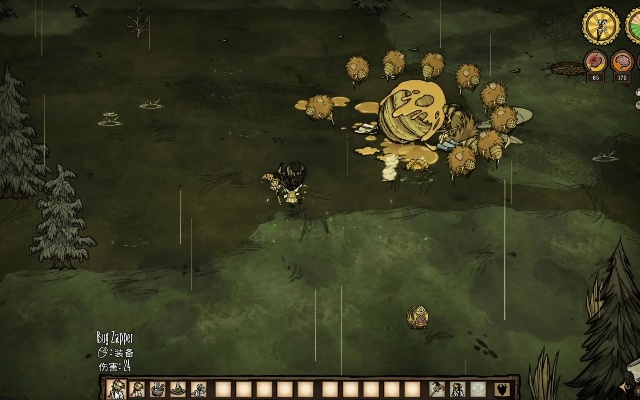Pick the bowl-shaped item in the inventory bar
Viewport: 640px width, 400px height.
coord(158,389)
